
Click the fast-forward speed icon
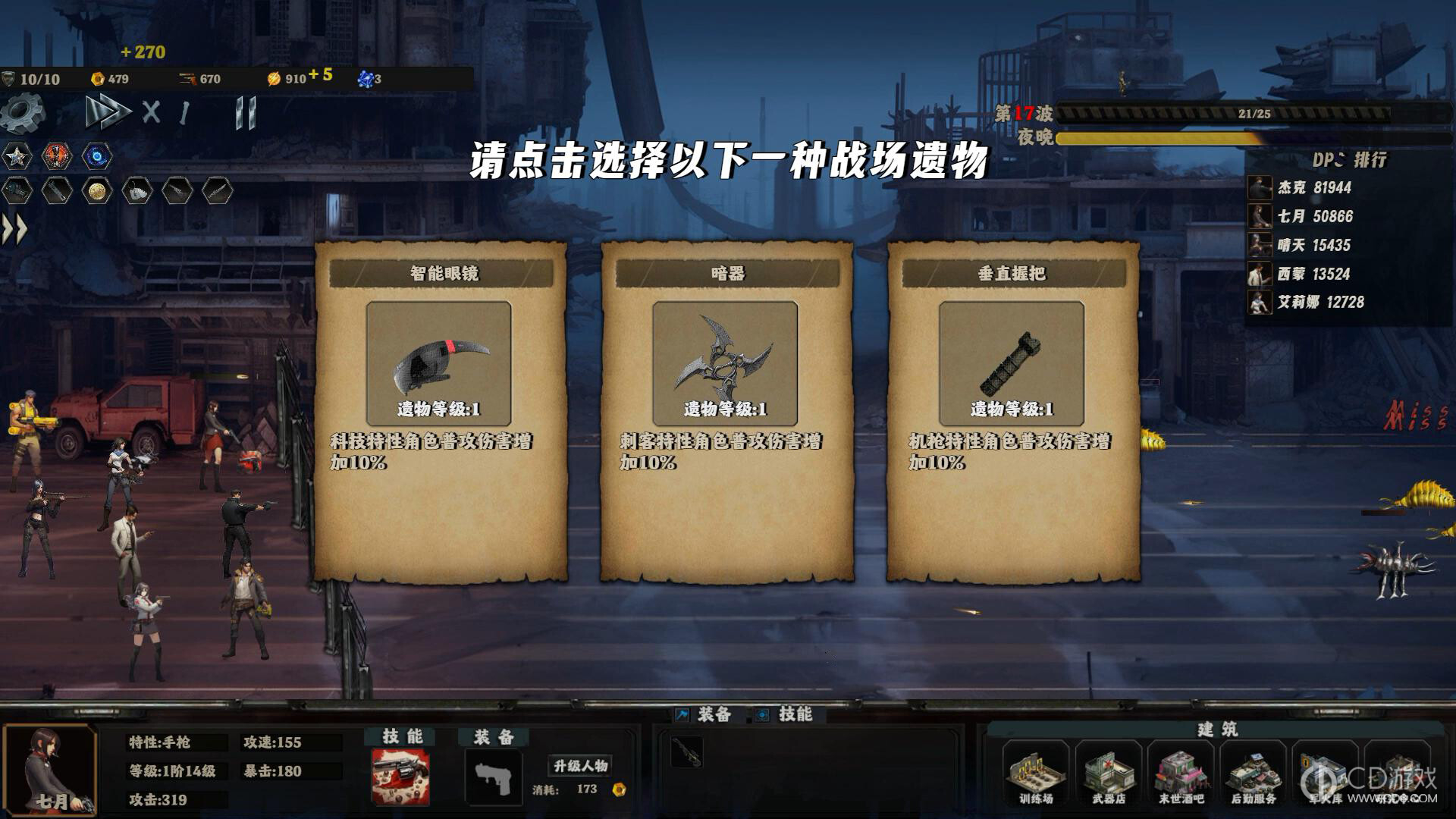point(110,110)
